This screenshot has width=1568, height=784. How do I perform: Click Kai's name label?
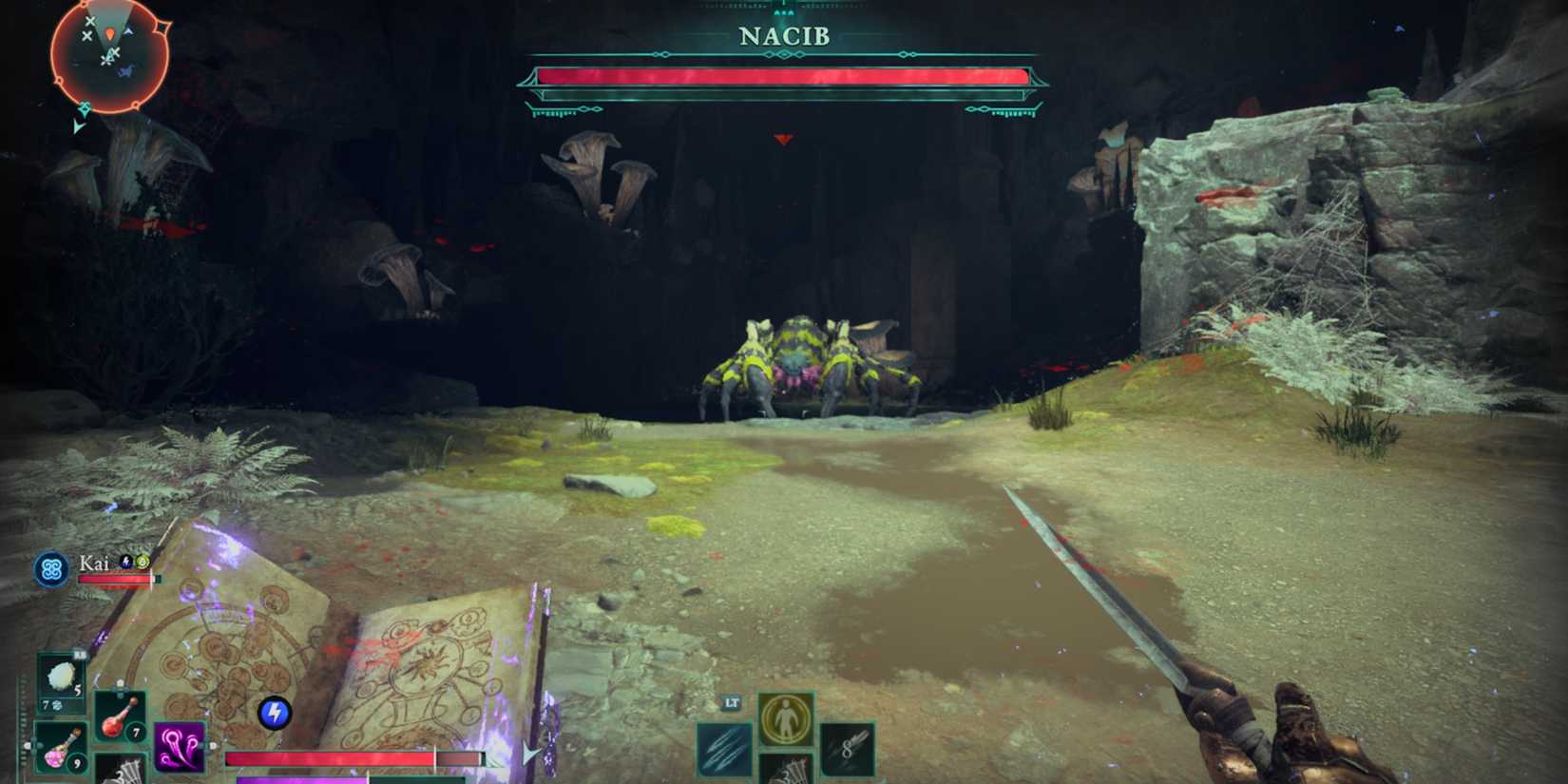[x=95, y=562]
